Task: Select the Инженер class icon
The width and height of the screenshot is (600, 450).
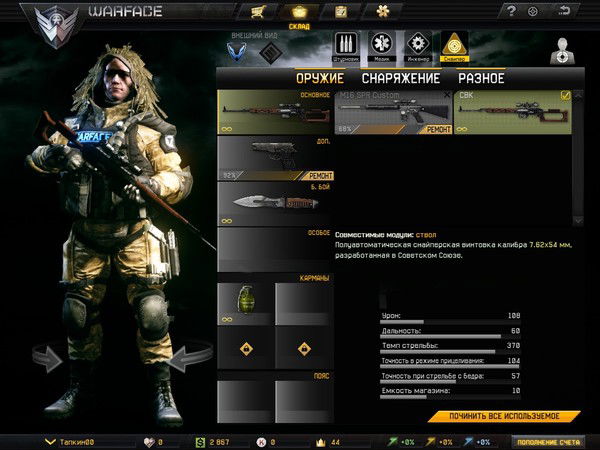Action: pyautogui.click(x=417, y=46)
